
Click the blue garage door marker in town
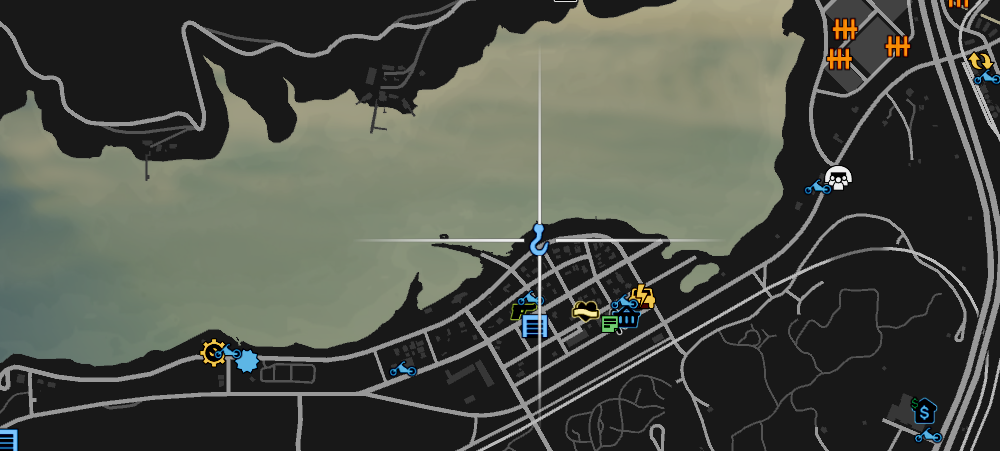(535, 326)
